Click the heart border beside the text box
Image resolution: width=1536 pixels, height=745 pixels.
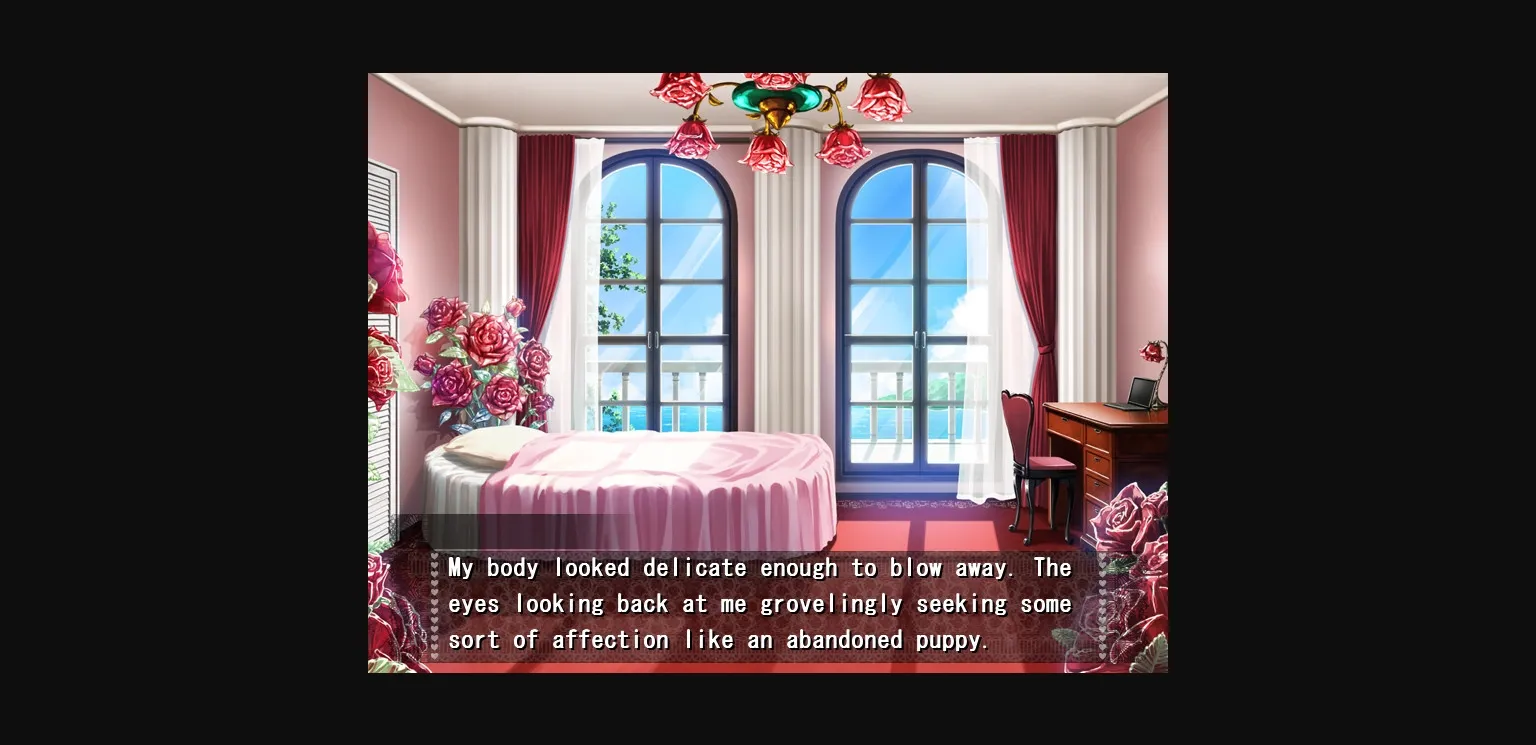tap(435, 600)
